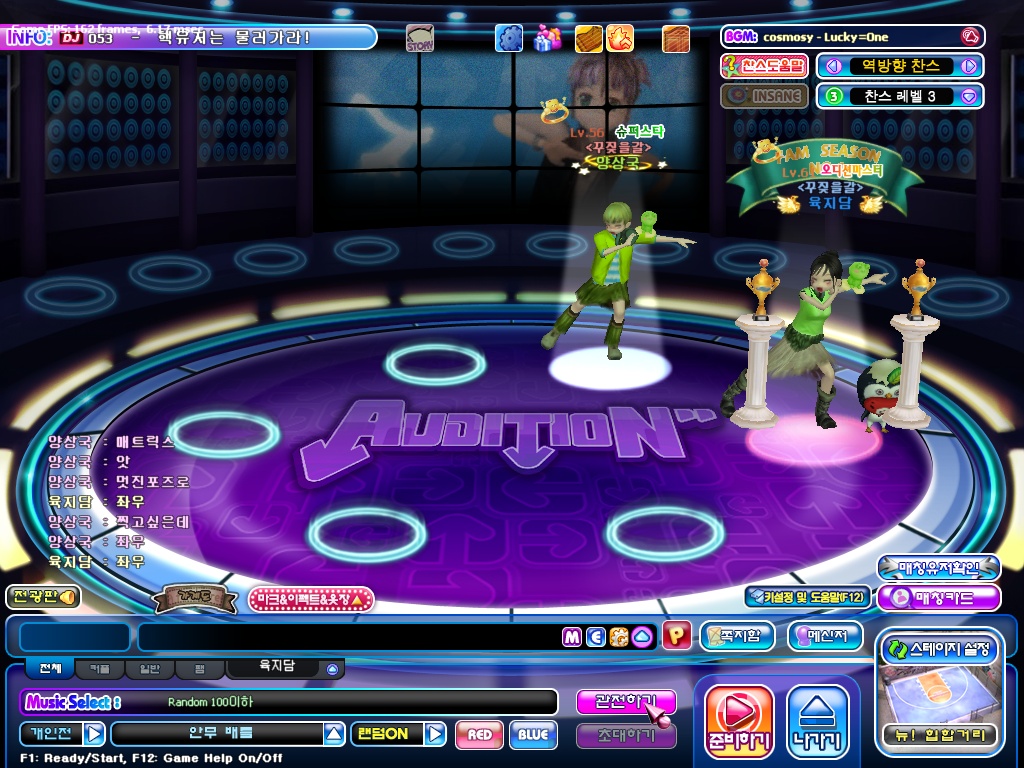Screen dimensions: 1024x768
Task: Expand the 마크&이펙트&옷장 panel
Action: 310,599
